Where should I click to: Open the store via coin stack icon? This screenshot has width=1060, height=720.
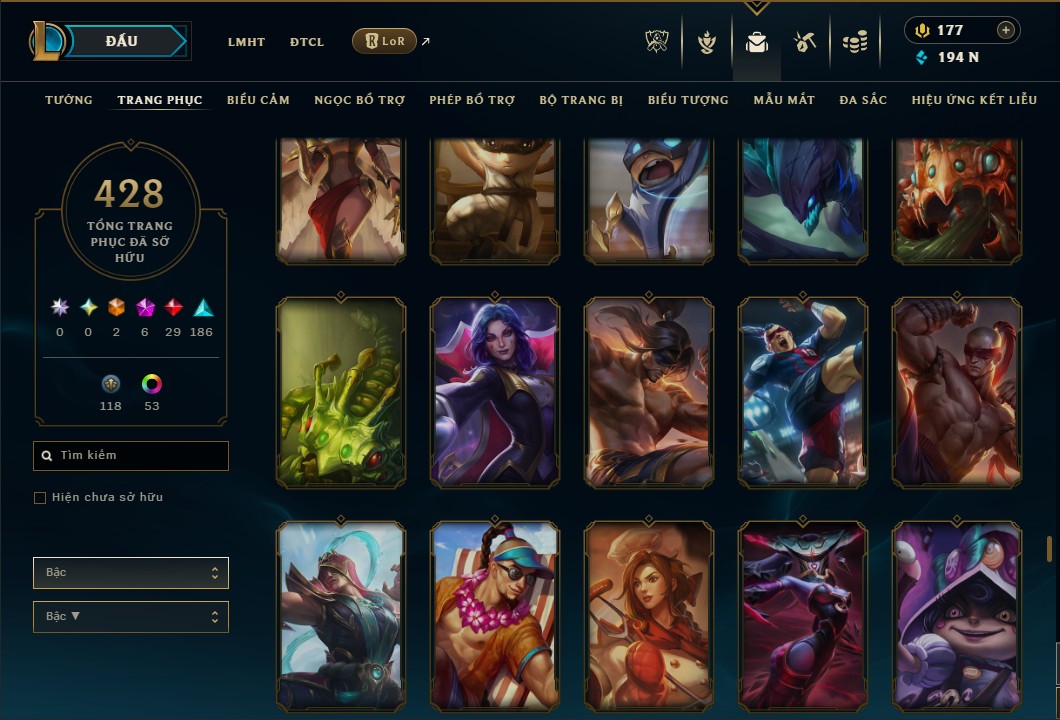click(x=854, y=42)
